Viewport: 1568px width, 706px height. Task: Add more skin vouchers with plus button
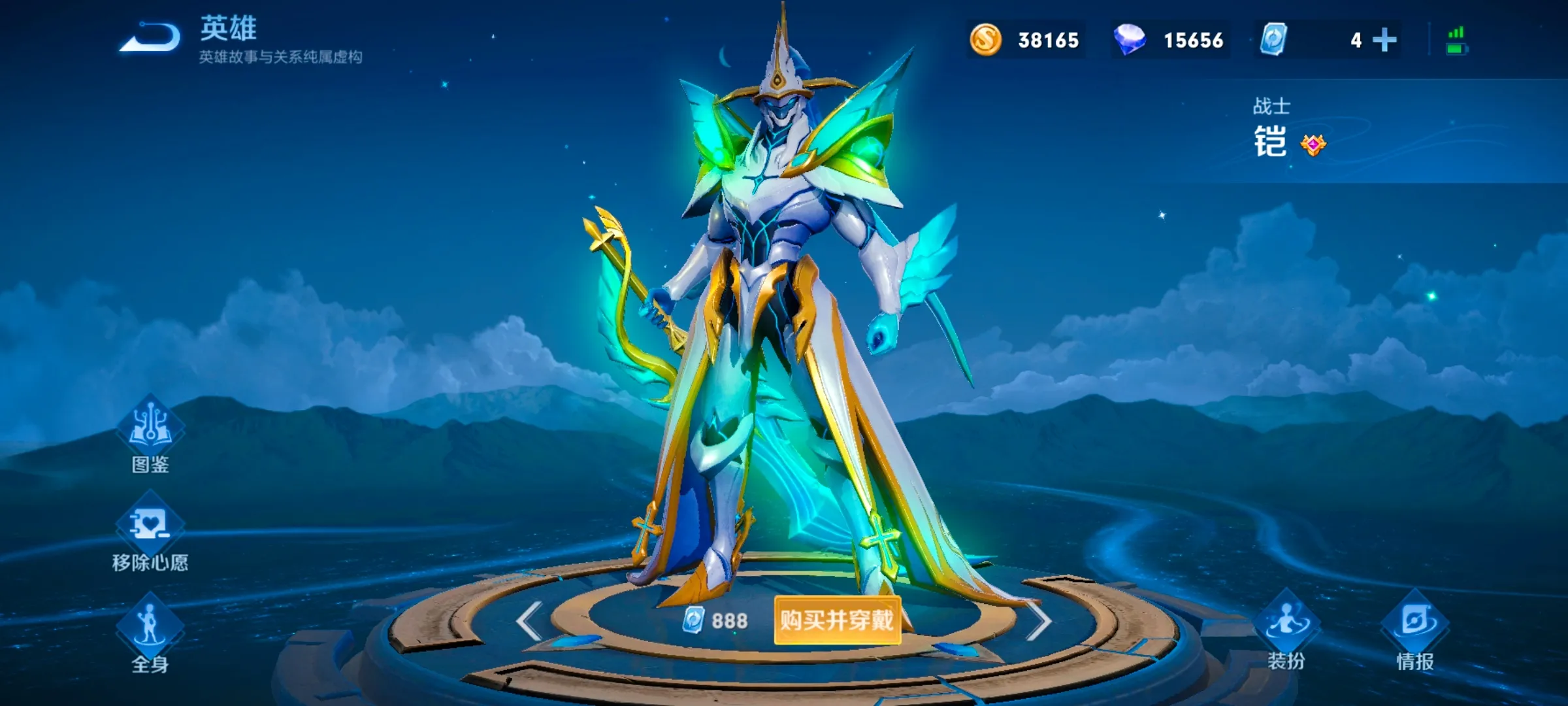coord(1384,40)
